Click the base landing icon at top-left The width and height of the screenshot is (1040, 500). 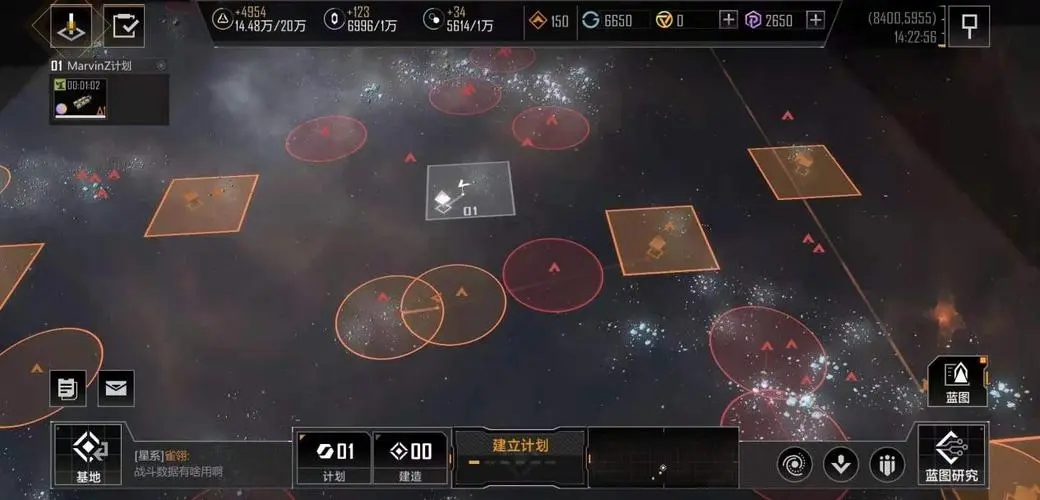coord(71,26)
